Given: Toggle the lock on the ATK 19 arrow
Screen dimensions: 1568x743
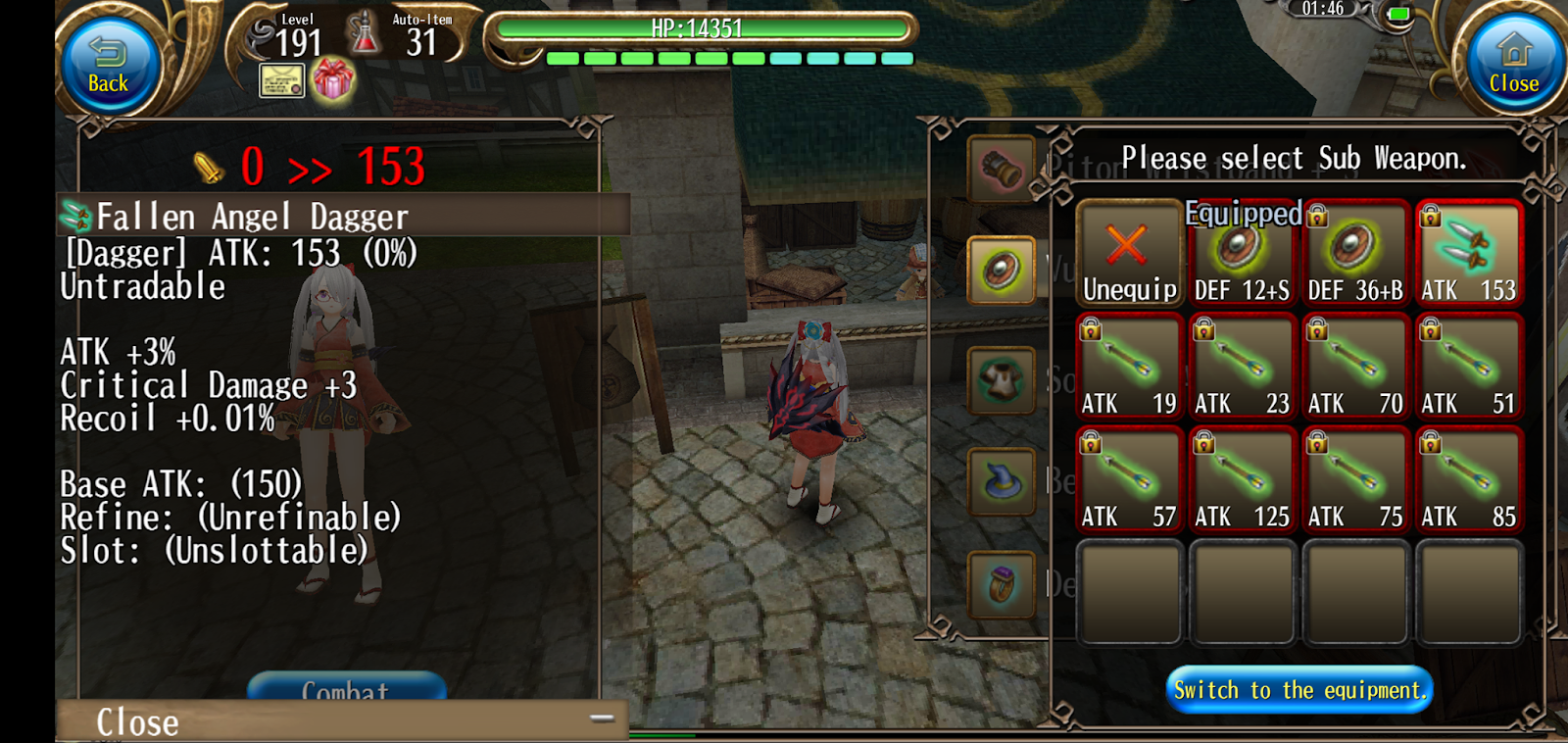Looking at the screenshot, I should click(x=1090, y=330).
